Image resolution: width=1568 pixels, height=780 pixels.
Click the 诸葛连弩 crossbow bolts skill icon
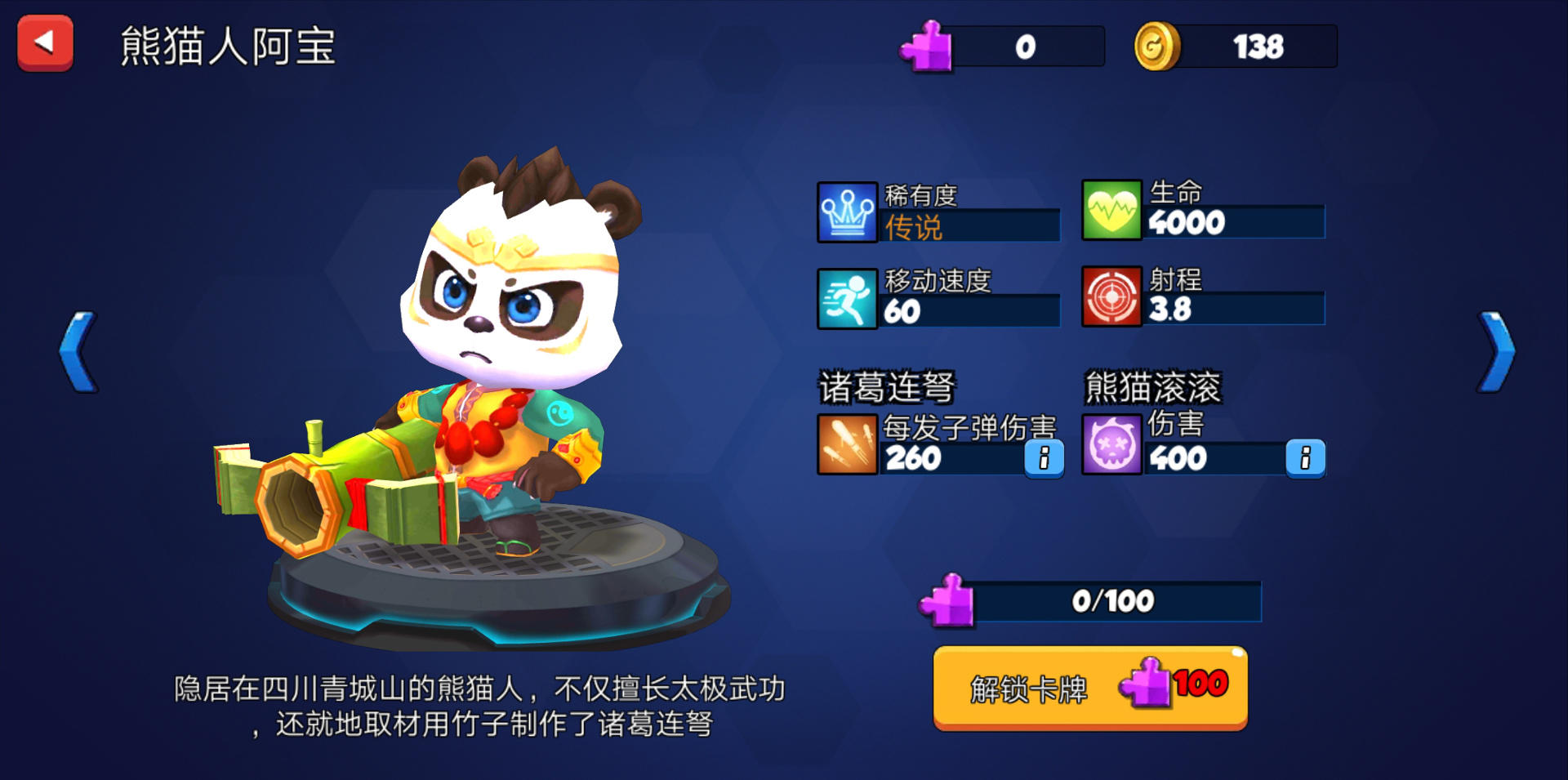[x=847, y=445]
